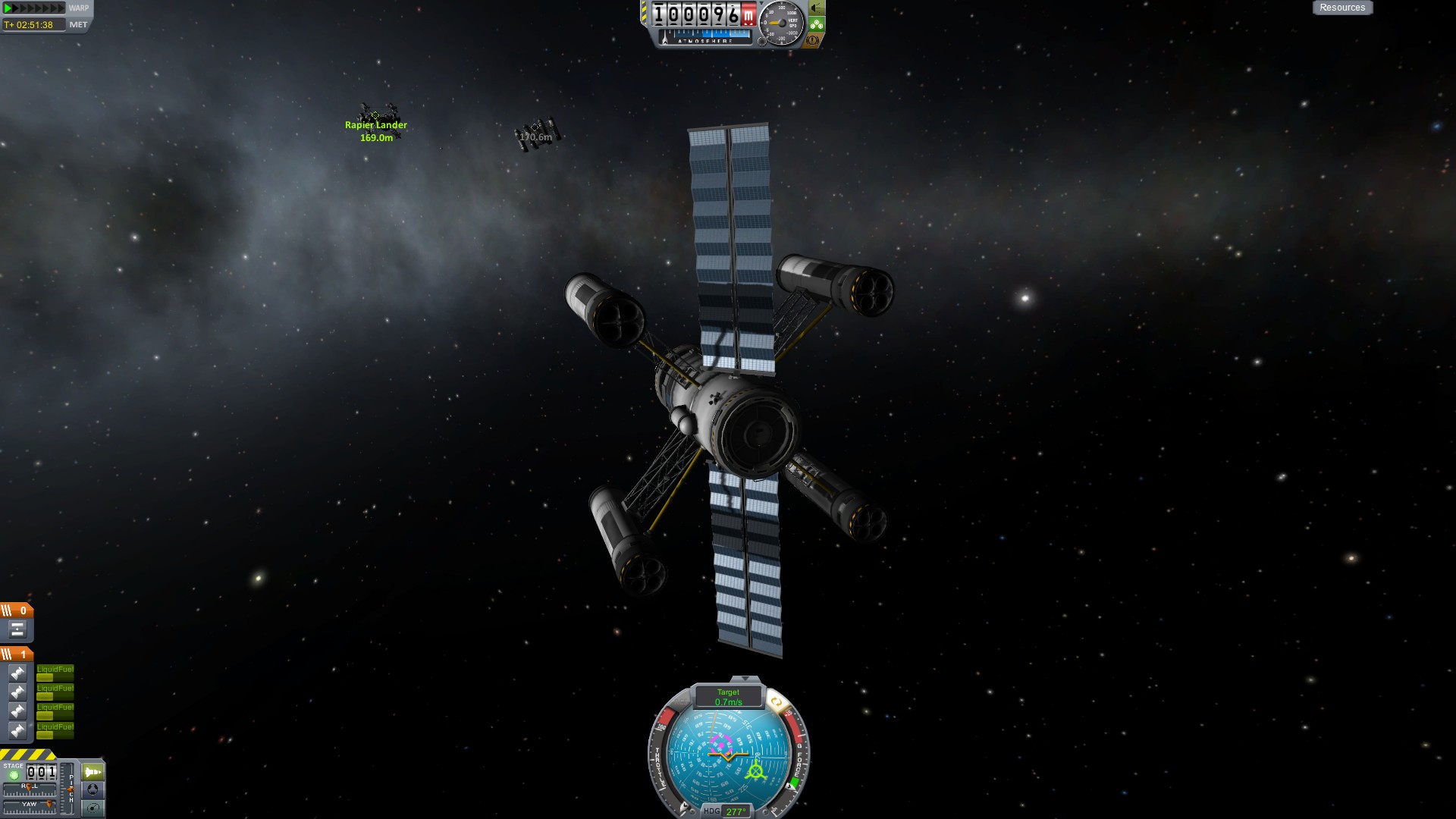The width and height of the screenshot is (1456, 819).
Task: Select the Rapier Lander target marker
Action: (375, 116)
